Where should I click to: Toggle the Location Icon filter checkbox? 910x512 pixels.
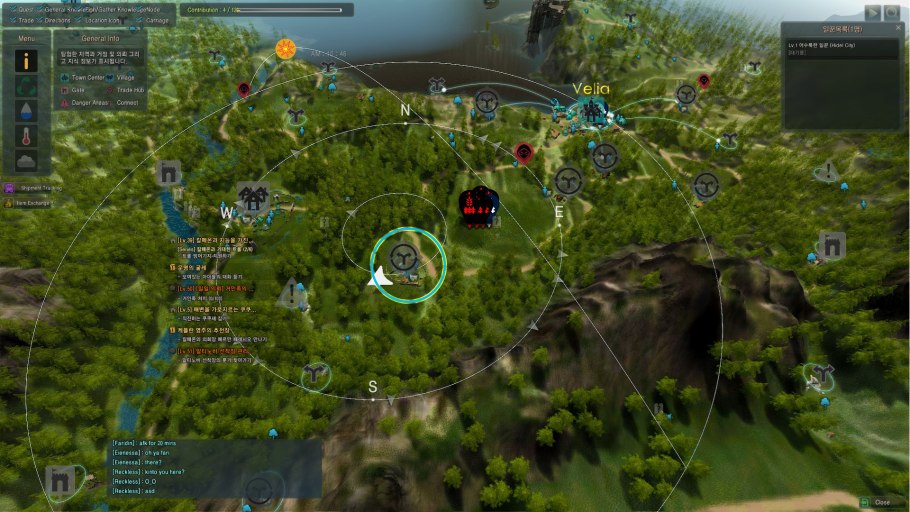coord(78,20)
